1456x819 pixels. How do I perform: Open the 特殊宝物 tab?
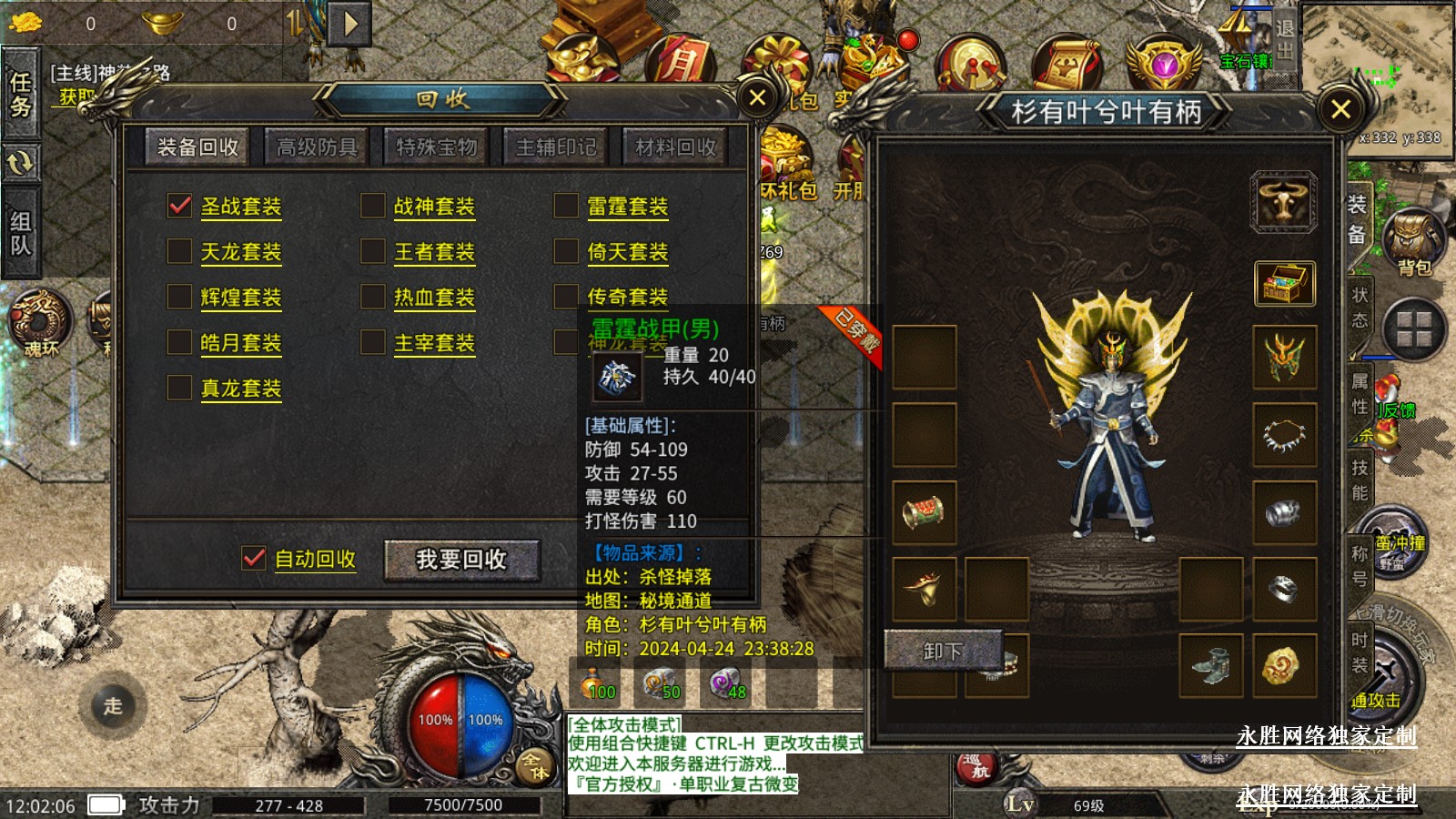point(436,147)
